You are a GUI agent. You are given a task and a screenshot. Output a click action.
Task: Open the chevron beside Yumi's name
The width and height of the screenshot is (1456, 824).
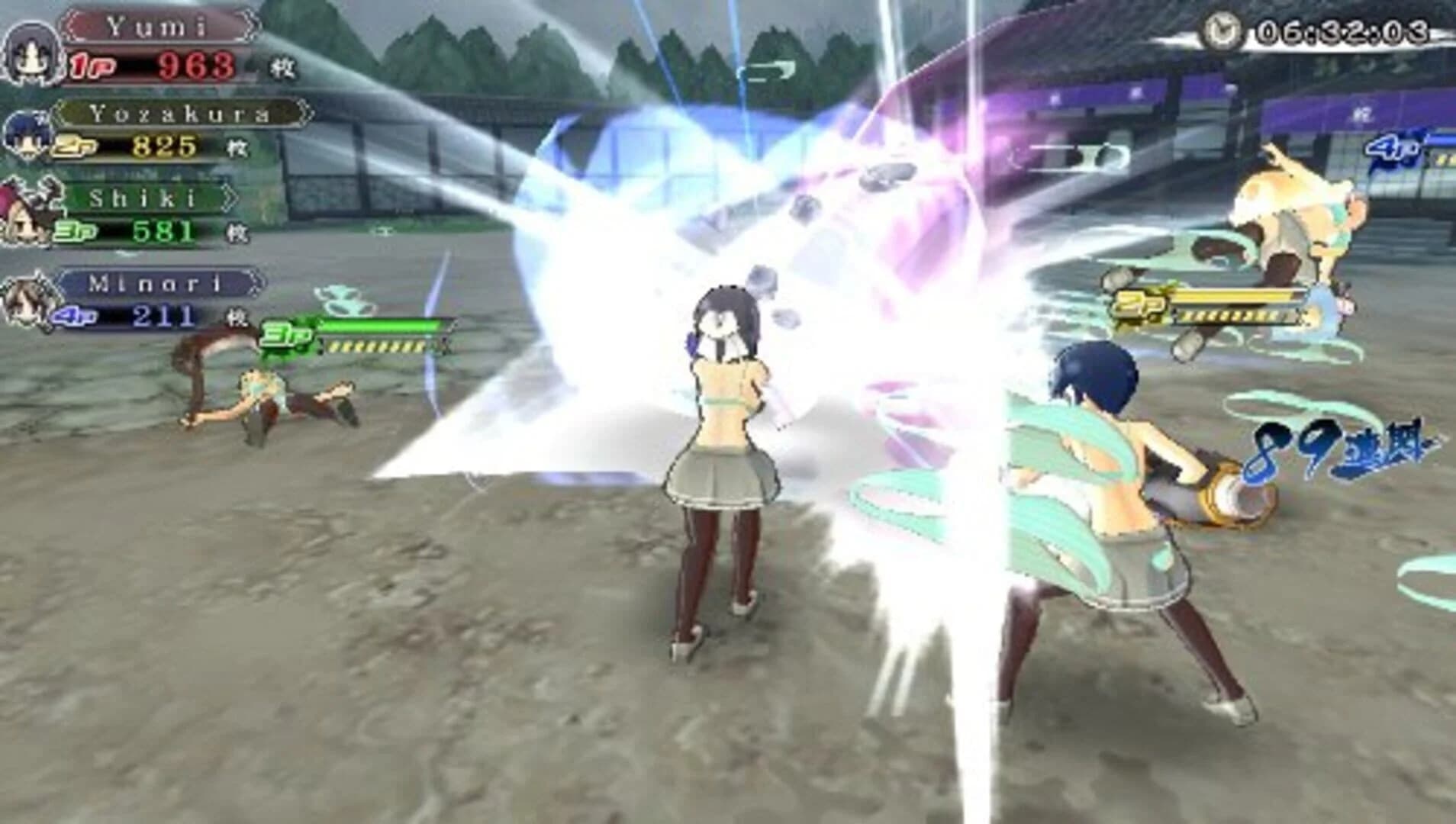pos(252,24)
